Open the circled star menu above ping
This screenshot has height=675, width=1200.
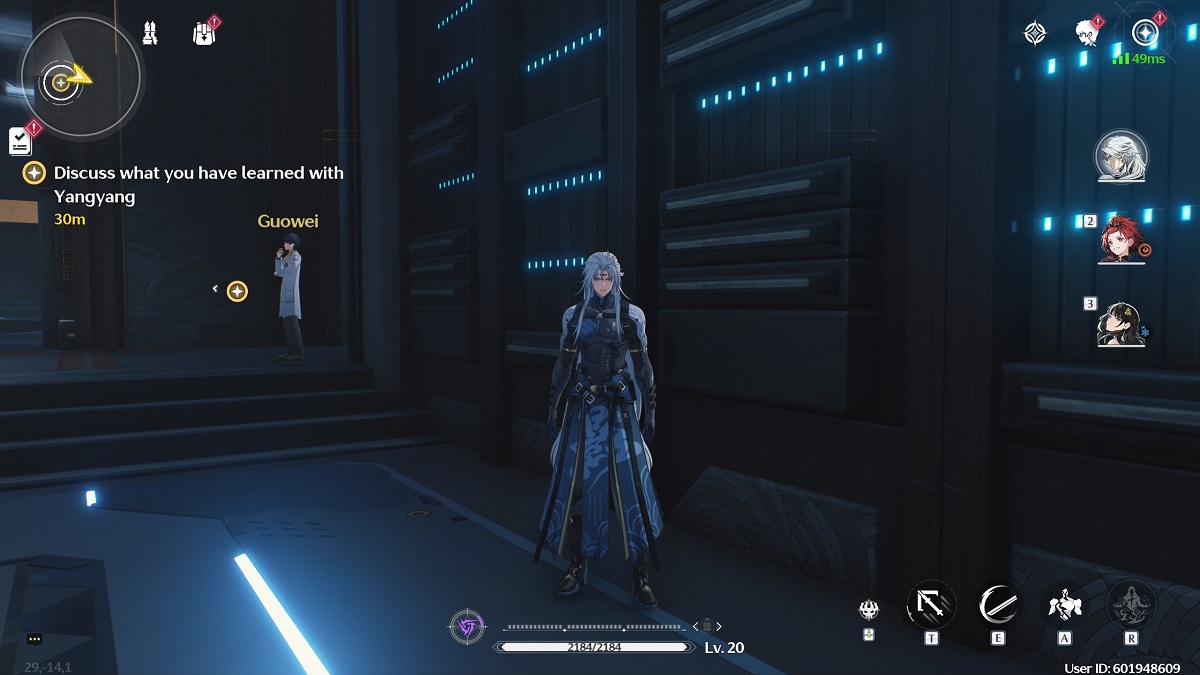[x=1144, y=33]
